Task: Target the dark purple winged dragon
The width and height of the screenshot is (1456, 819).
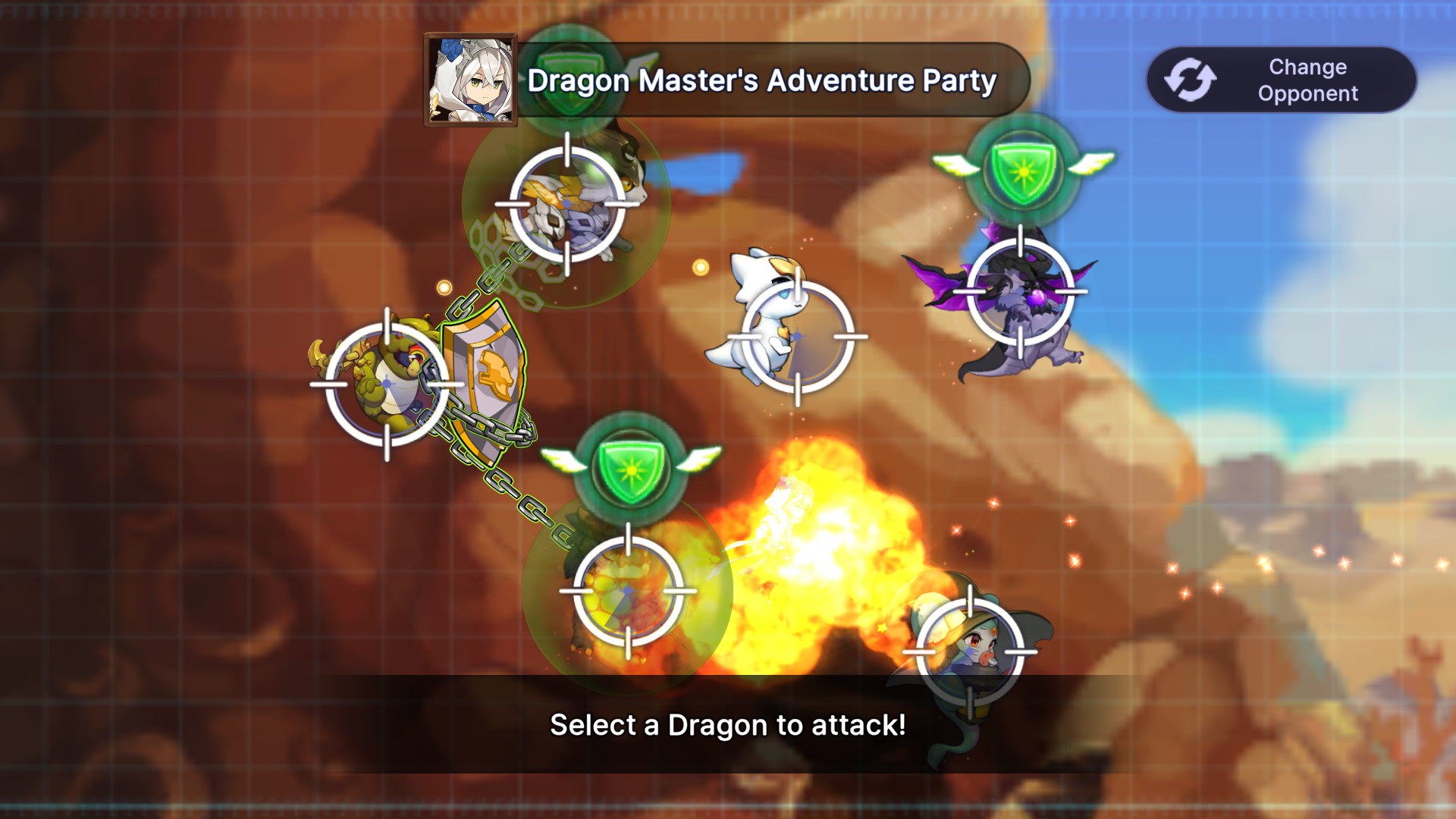Action: tap(1020, 292)
